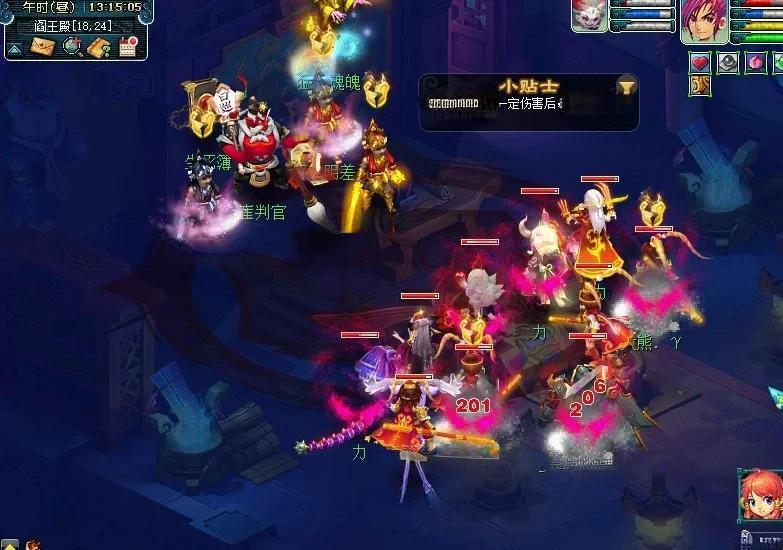783x550 pixels.
Task: Click the lion head buff icon
Action: tap(700, 87)
